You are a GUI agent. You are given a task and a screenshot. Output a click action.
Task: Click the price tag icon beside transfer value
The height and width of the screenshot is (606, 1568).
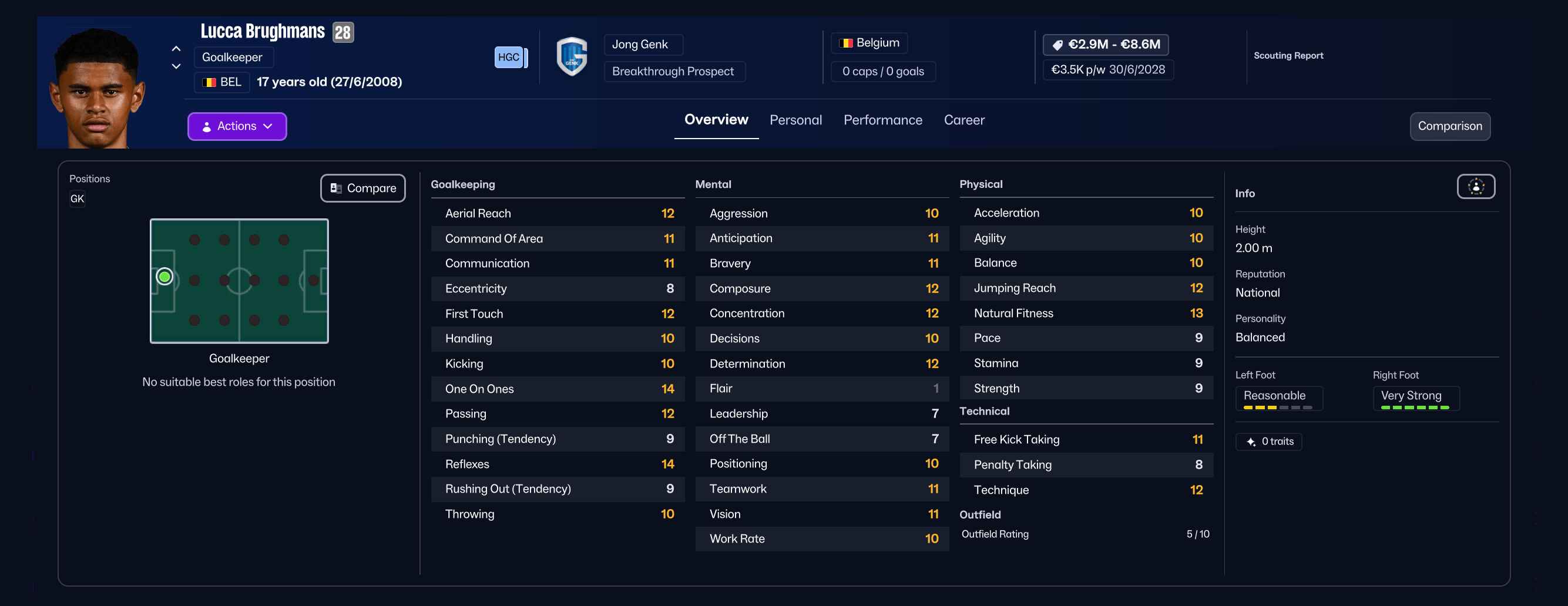(x=1058, y=44)
